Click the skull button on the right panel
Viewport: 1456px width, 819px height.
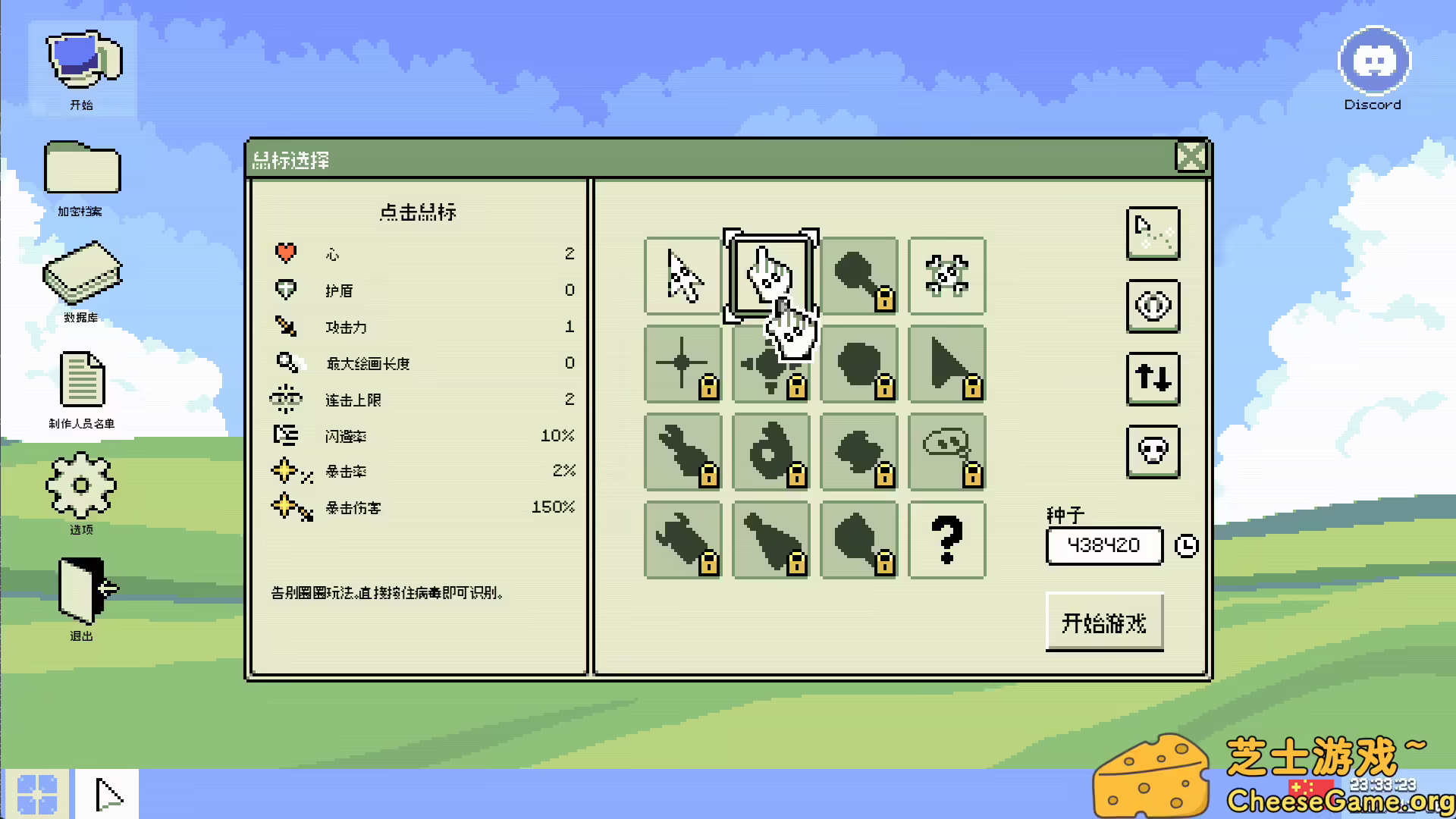pyautogui.click(x=1153, y=451)
